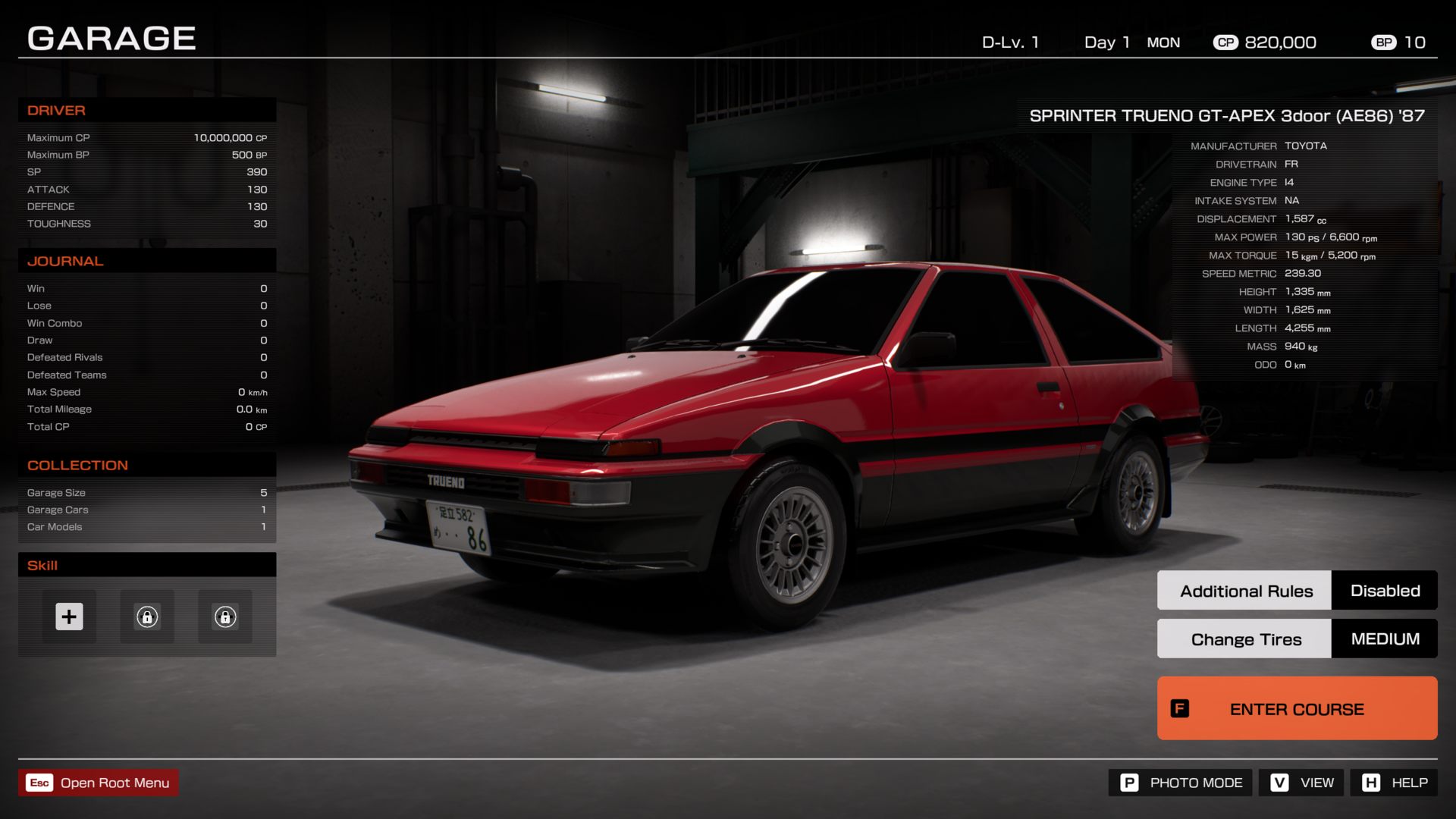The image size is (1456, 819).
Task: Change tires from the Change Tires button
Action: pyautogui.click(x=1245, y=639)
